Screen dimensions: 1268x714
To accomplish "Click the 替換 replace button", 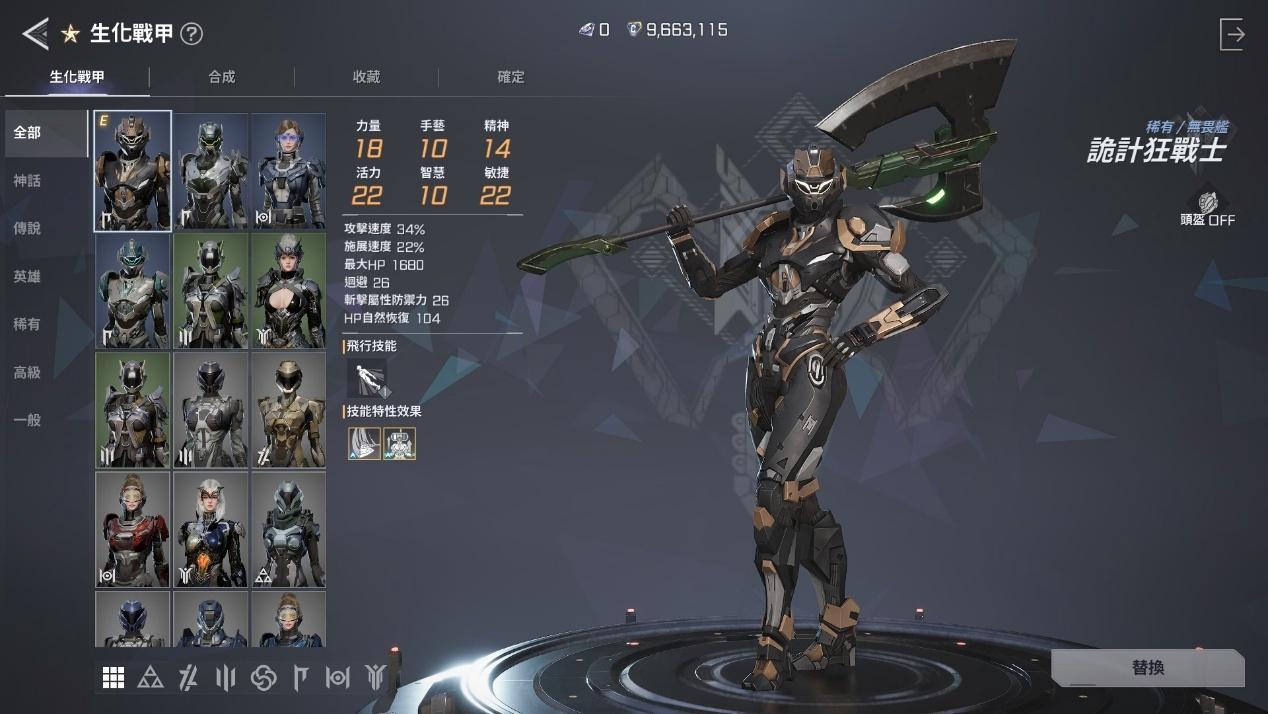I will pos(1148,668).
